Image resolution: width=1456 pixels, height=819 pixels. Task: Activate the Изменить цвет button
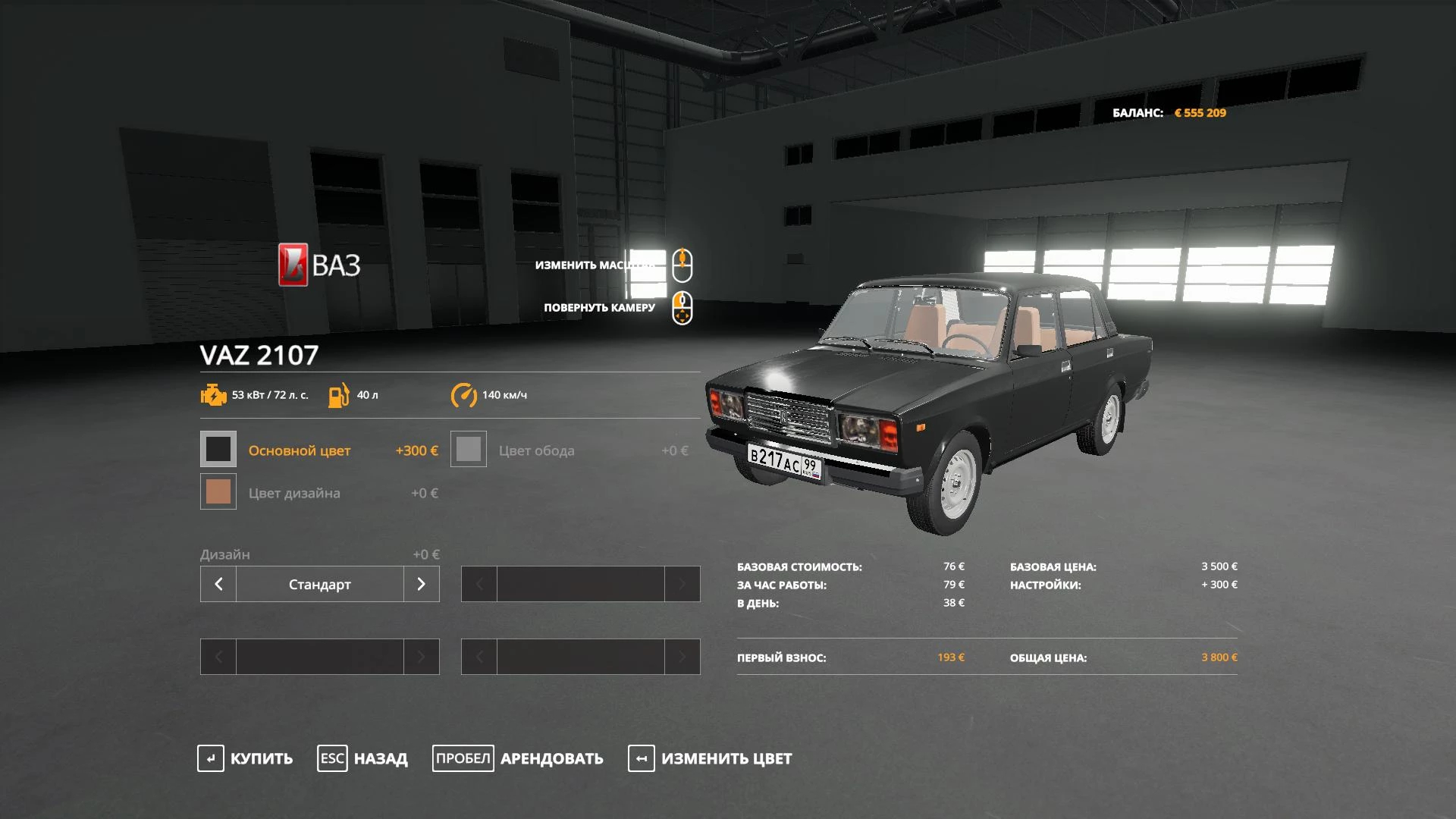pos(710,758)
